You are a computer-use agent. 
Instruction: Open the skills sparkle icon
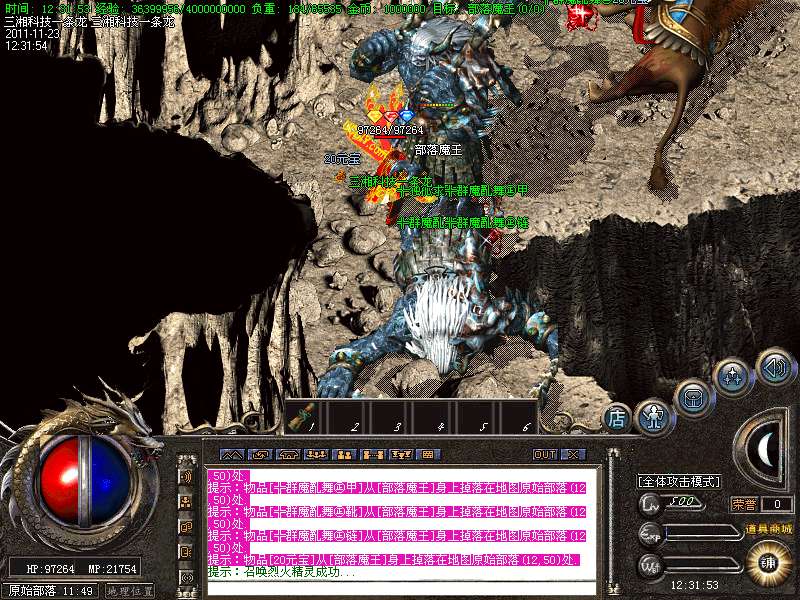(733, 377)
